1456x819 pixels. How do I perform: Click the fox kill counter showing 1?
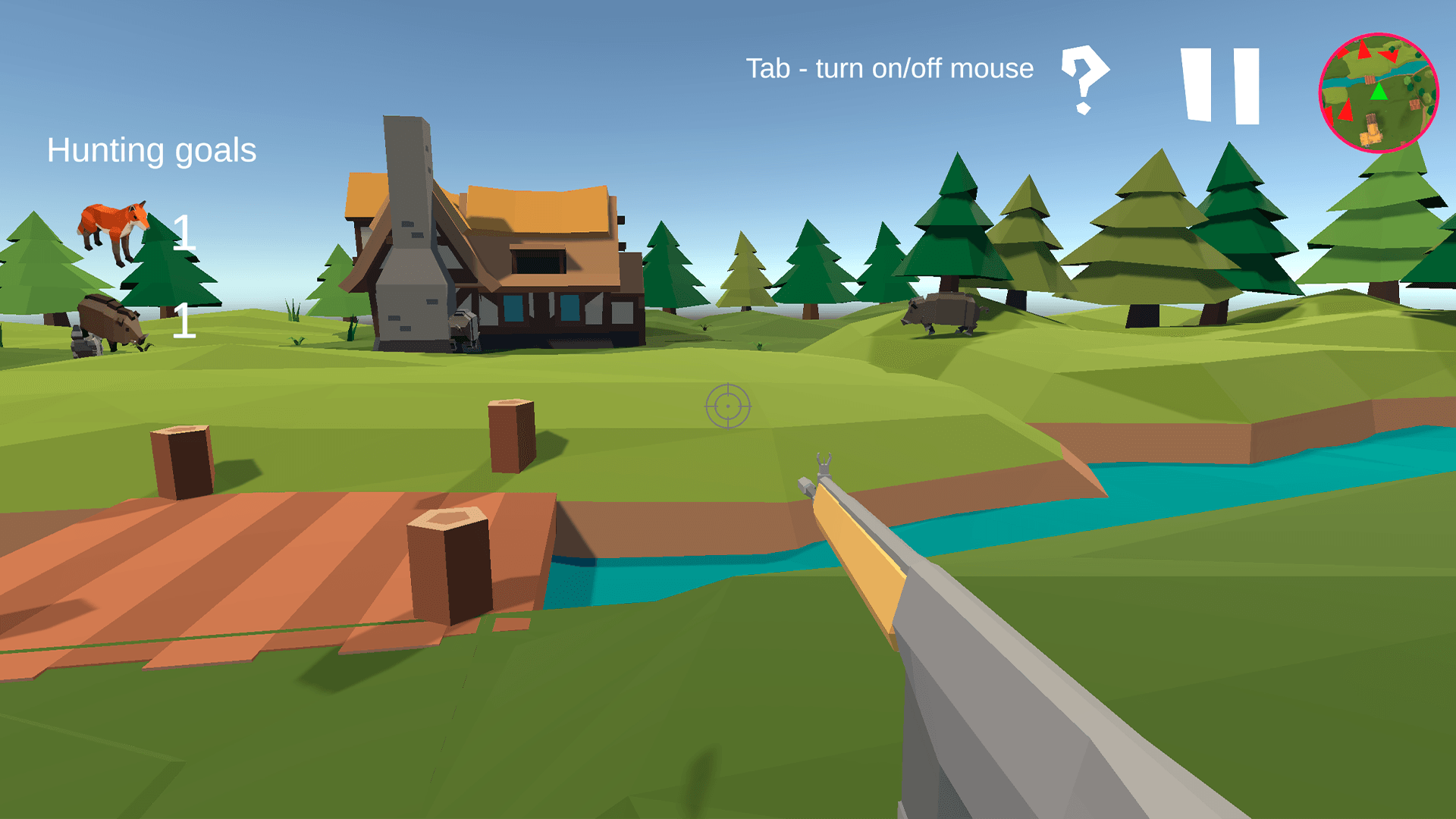183,234
